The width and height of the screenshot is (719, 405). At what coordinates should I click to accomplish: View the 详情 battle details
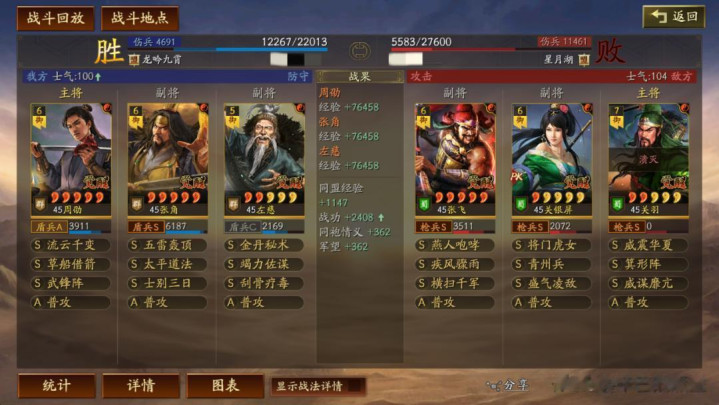point(140,385)
